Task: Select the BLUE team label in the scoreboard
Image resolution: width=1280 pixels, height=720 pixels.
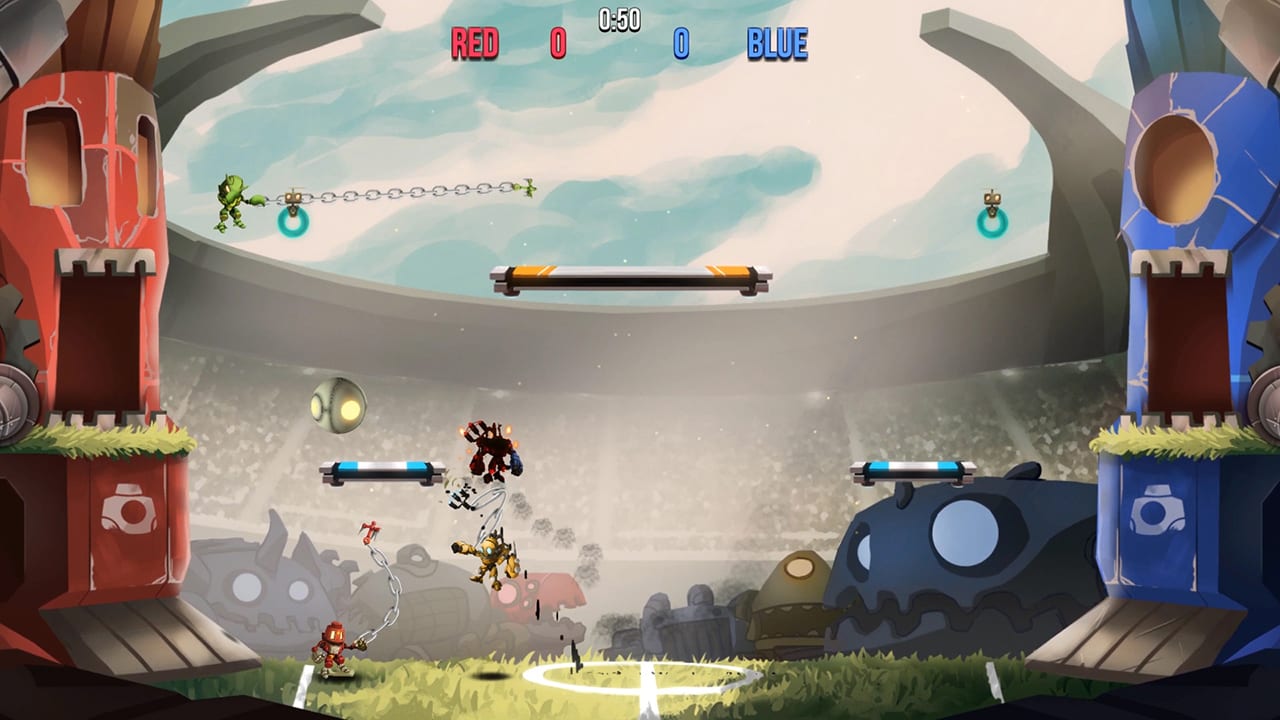Action: click(x=776, y=43)
